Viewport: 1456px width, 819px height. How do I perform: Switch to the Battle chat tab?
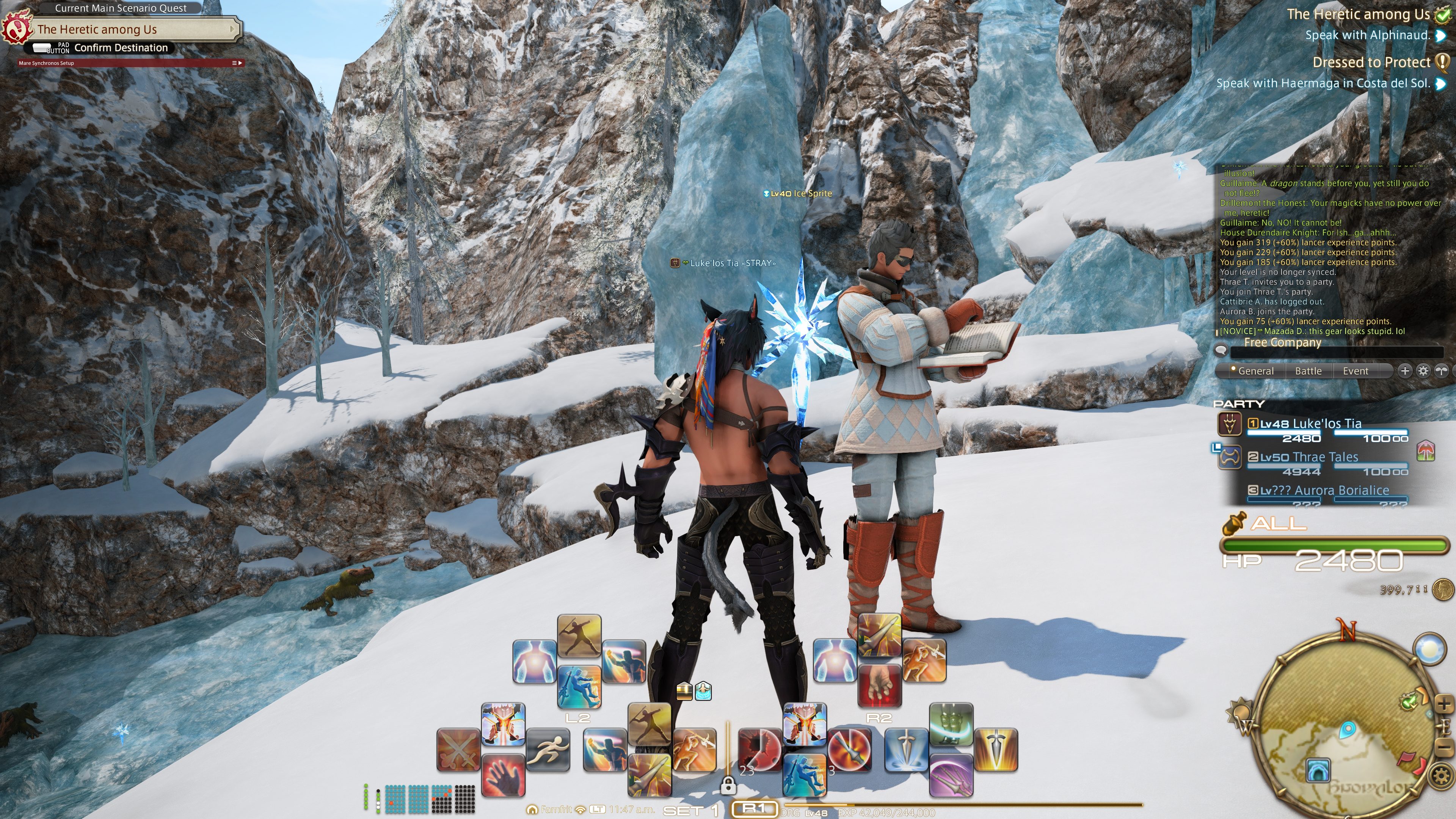click(x=1308, y=371)
